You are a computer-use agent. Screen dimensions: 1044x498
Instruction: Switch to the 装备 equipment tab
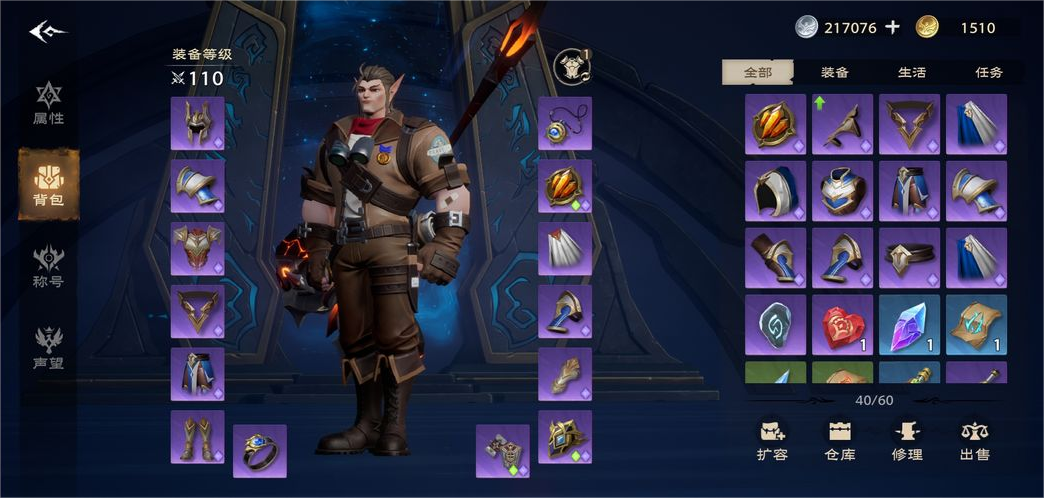click(835, 72)
